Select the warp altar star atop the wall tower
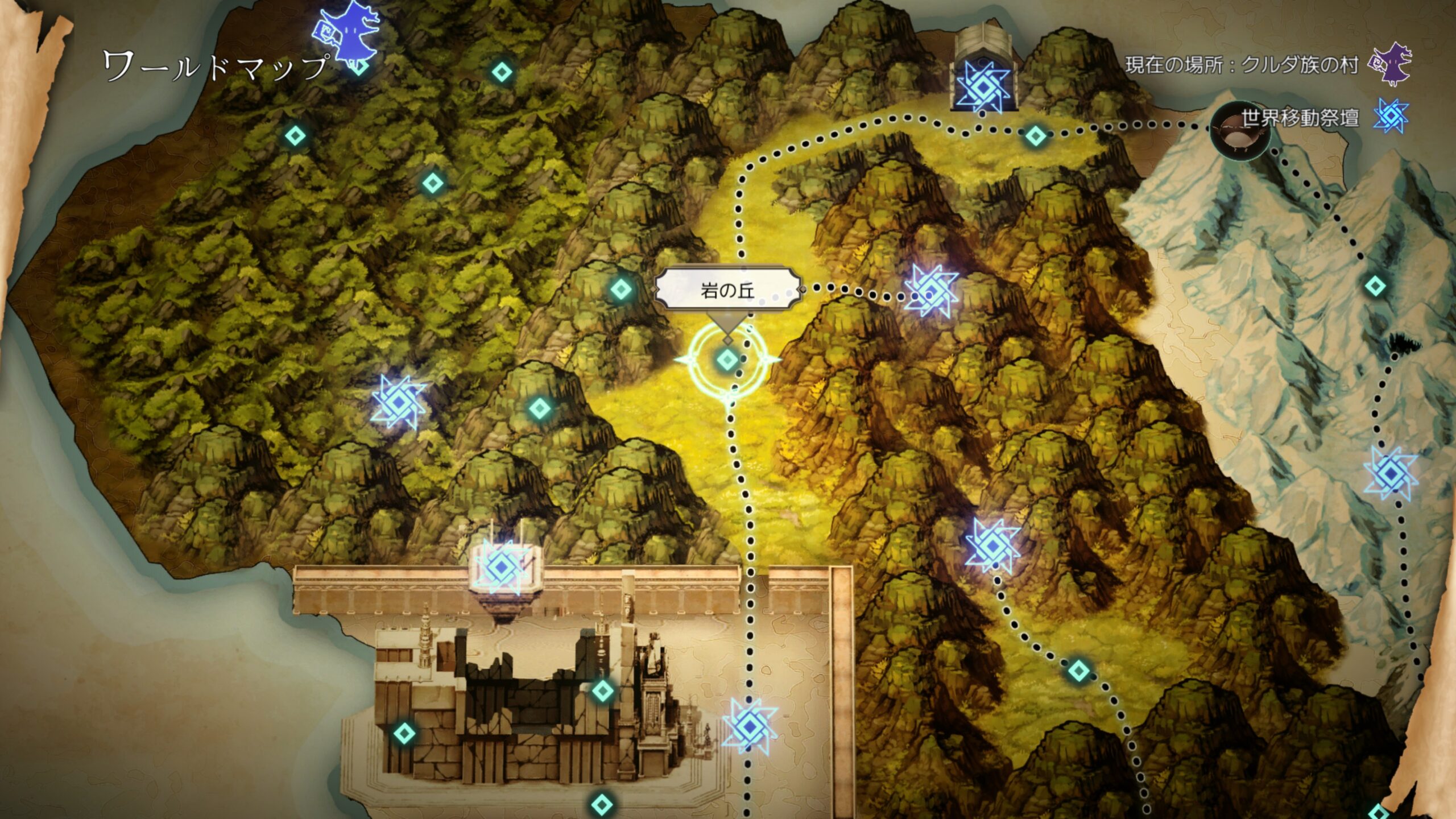 click(x=502, y=566)
